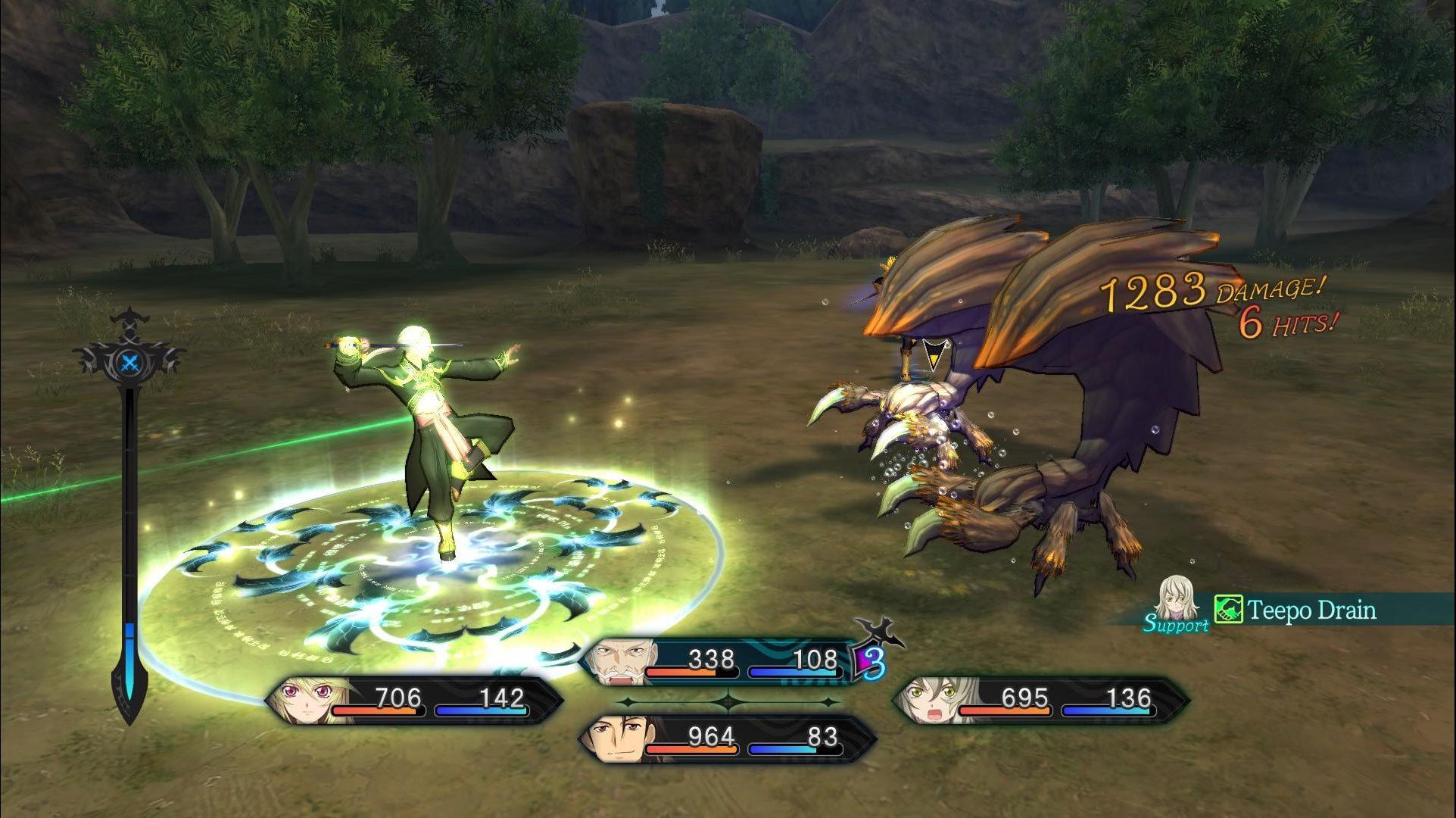Click the purple number 3 badge beside Rowen
The image size is (1456, 818).
point(871,662)
